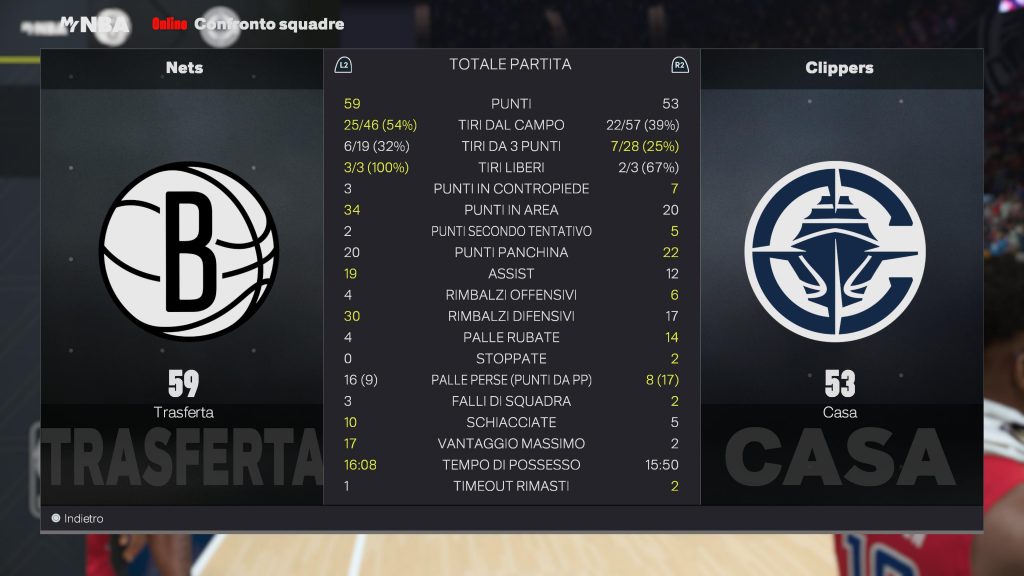Select the Totale Partita period header
This screenshot has width=1024, height=576.
(510, 65)
